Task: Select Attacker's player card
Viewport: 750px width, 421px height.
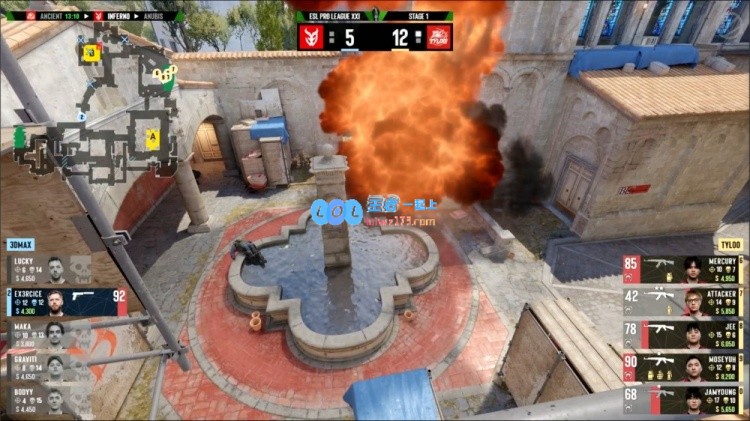Action: 683,302
